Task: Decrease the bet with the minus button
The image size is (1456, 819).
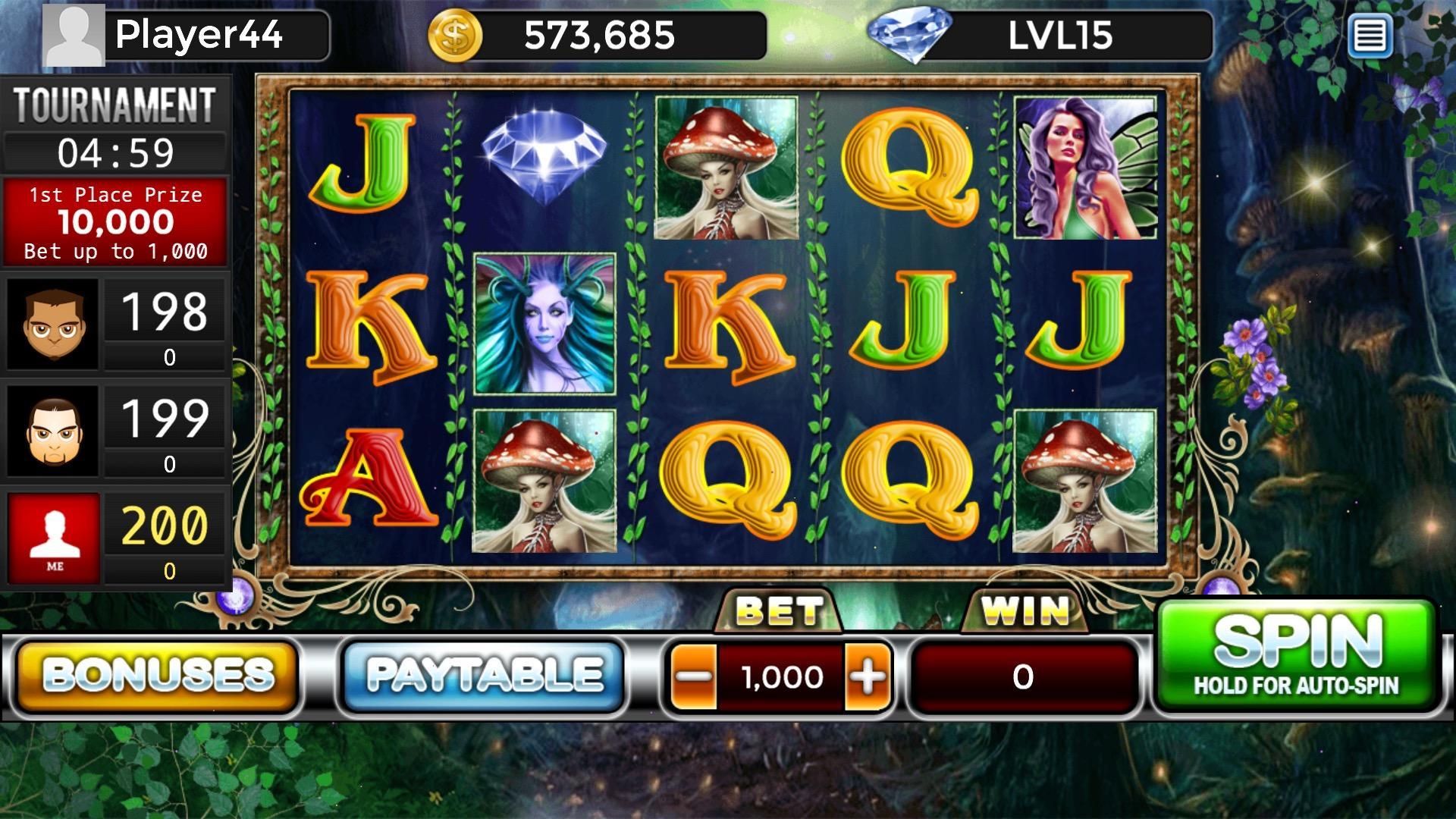Action: tap(694, 675)
